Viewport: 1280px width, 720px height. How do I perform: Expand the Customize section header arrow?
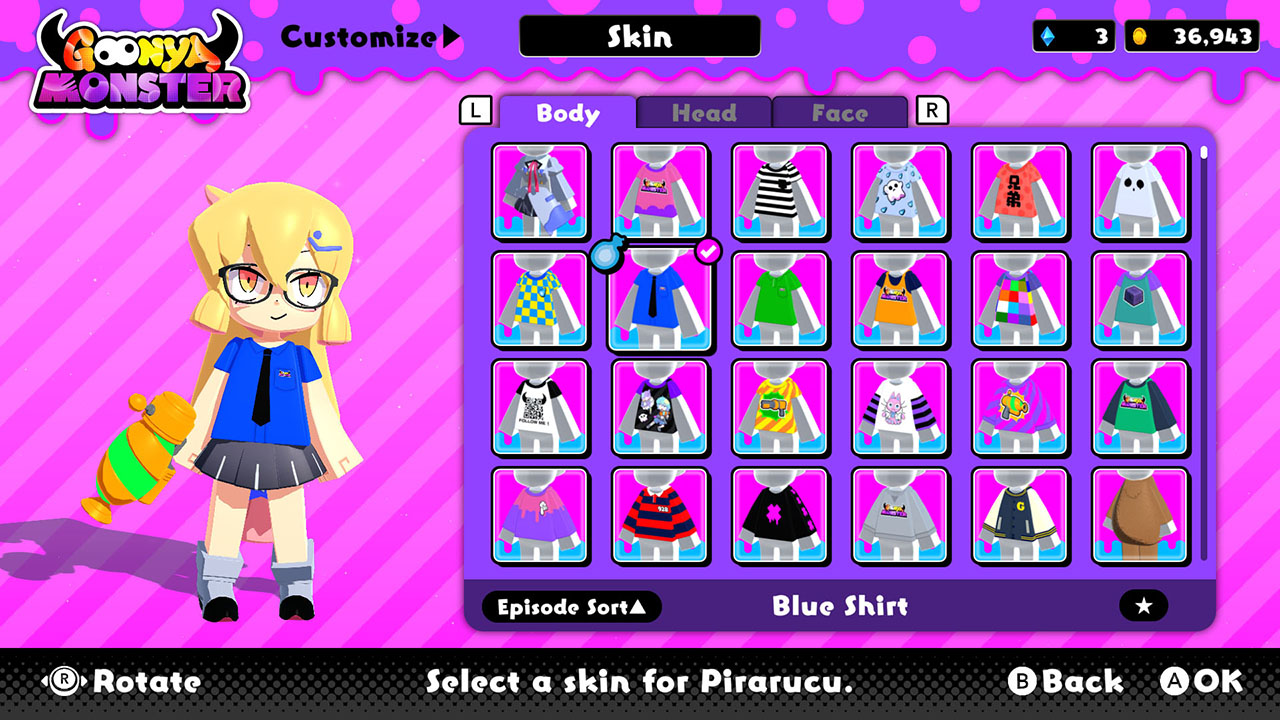448,35
